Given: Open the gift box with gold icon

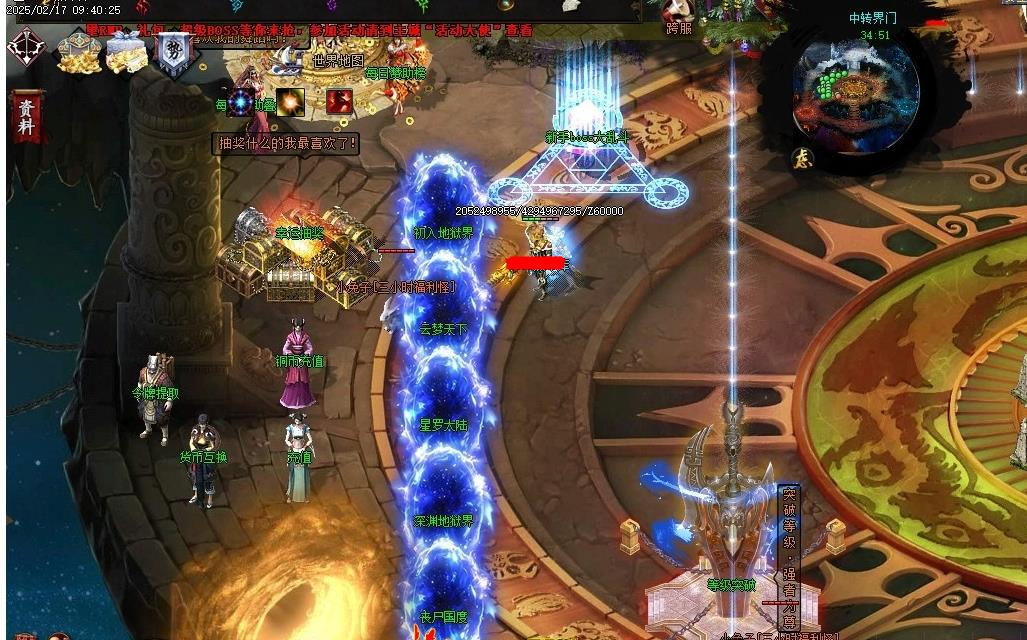Looking at the screenshot, I should pos(126,50).
